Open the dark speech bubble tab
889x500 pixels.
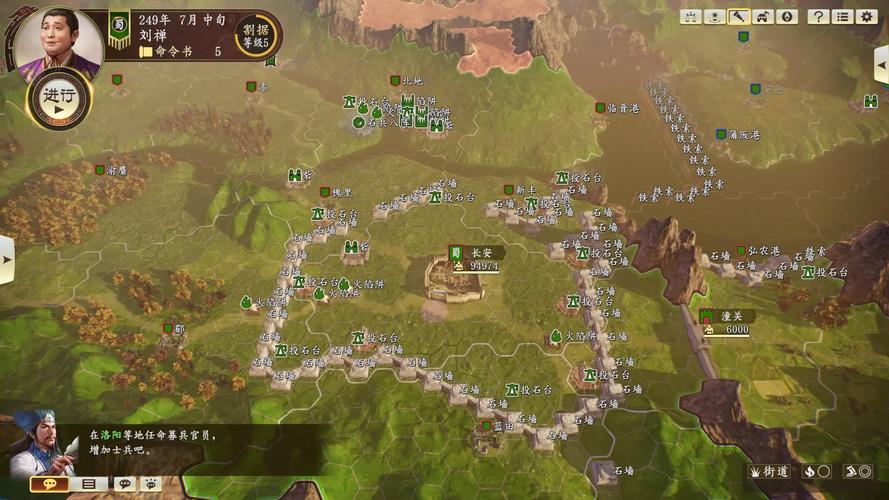point(124,484)
